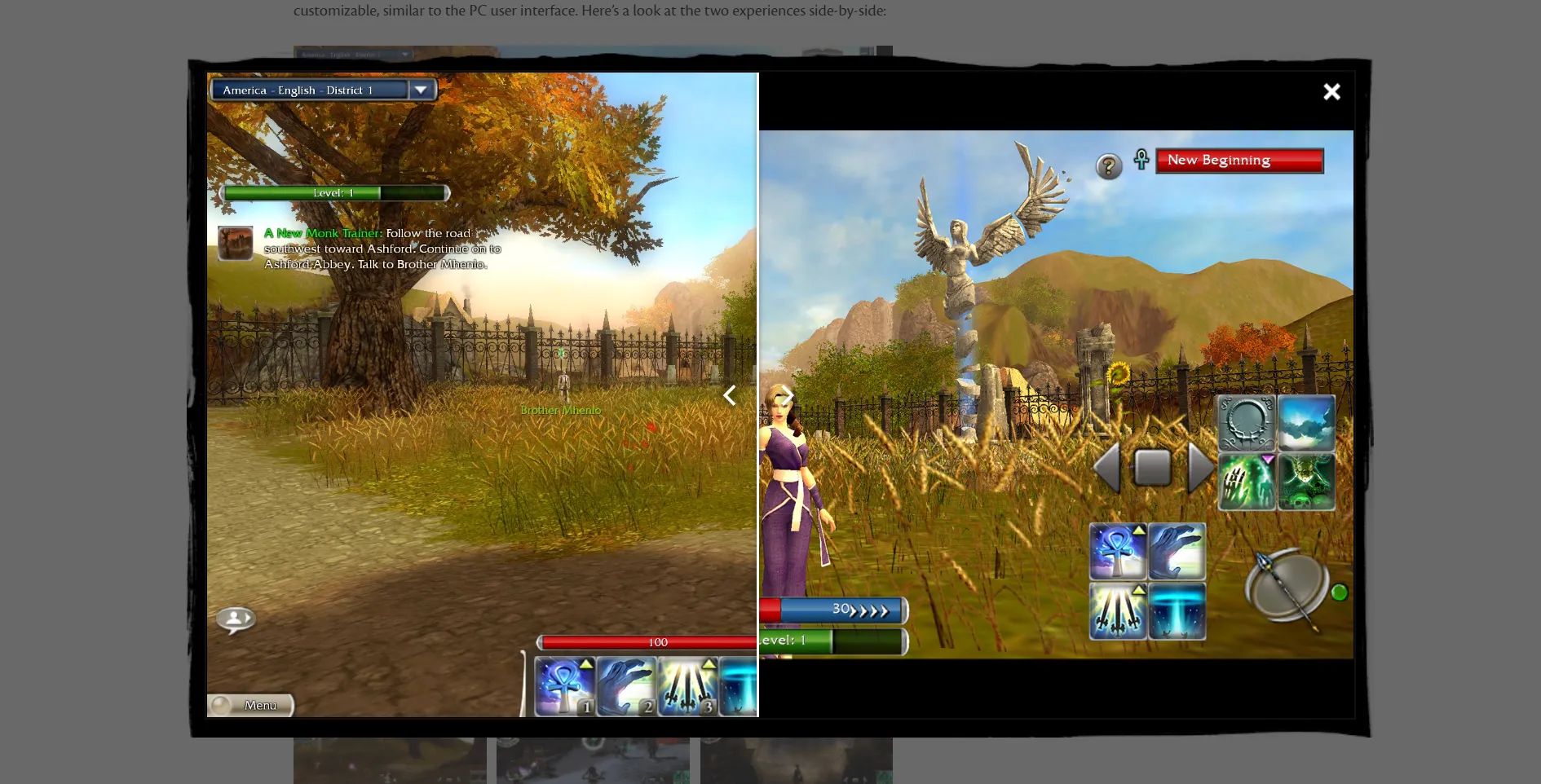Select the green skull skill in the touch panel
1541x784 pixels.
(x=1306, y=481)
